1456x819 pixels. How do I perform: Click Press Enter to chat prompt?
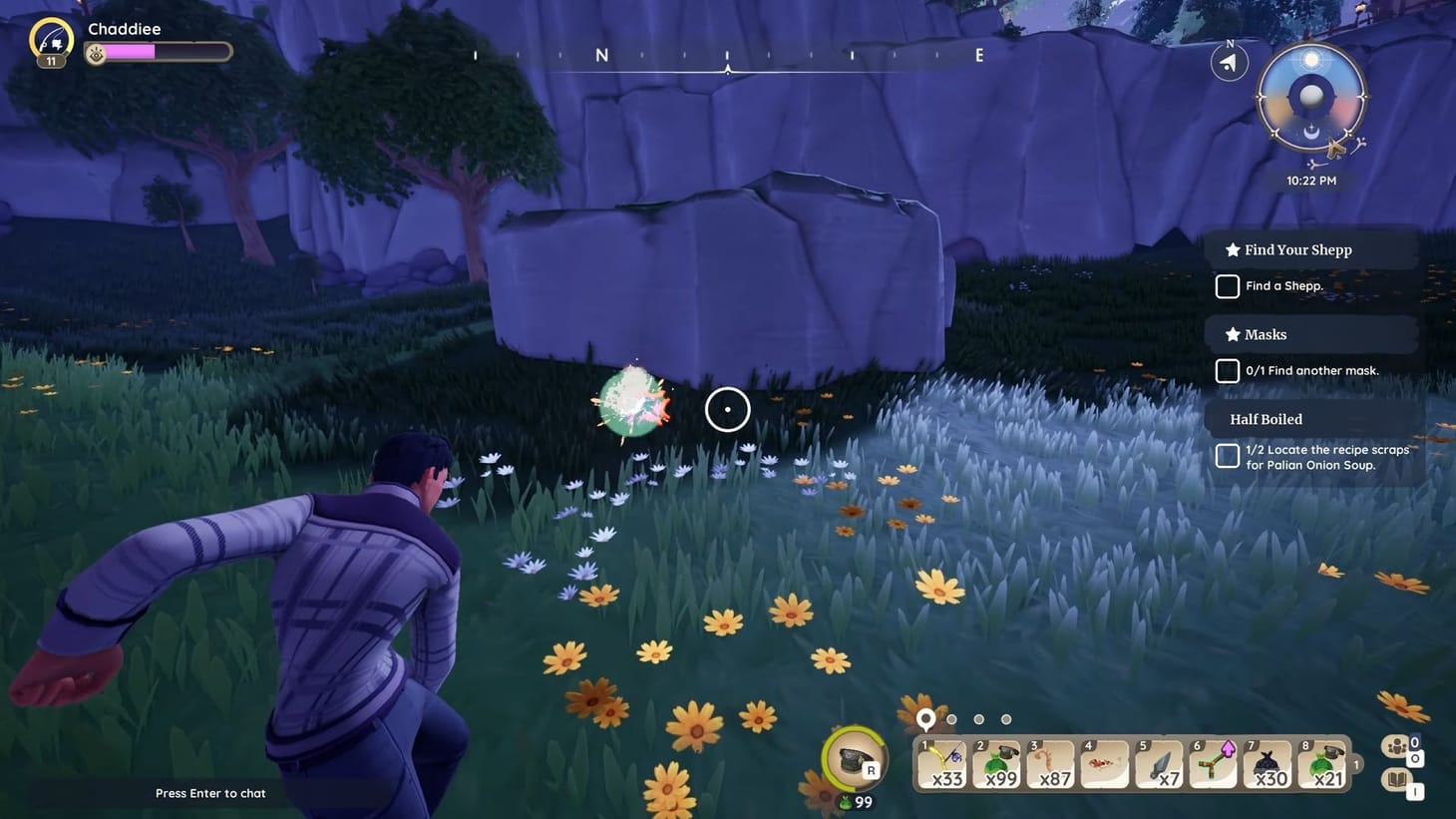(x=210, y=793)
